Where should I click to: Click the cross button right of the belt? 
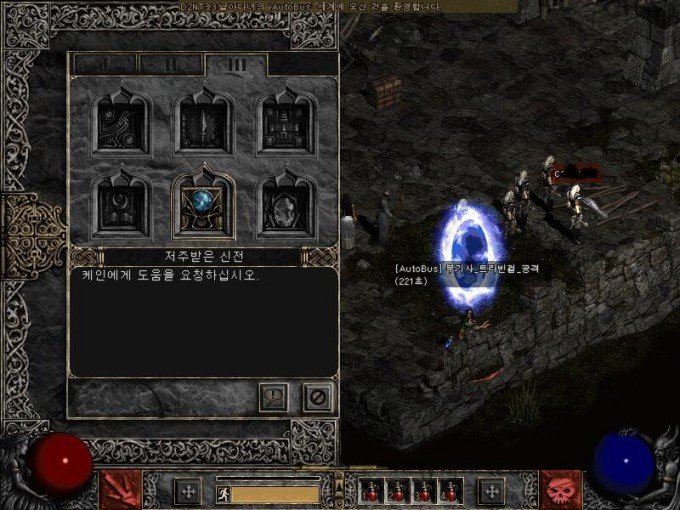(x=491, y=491)
